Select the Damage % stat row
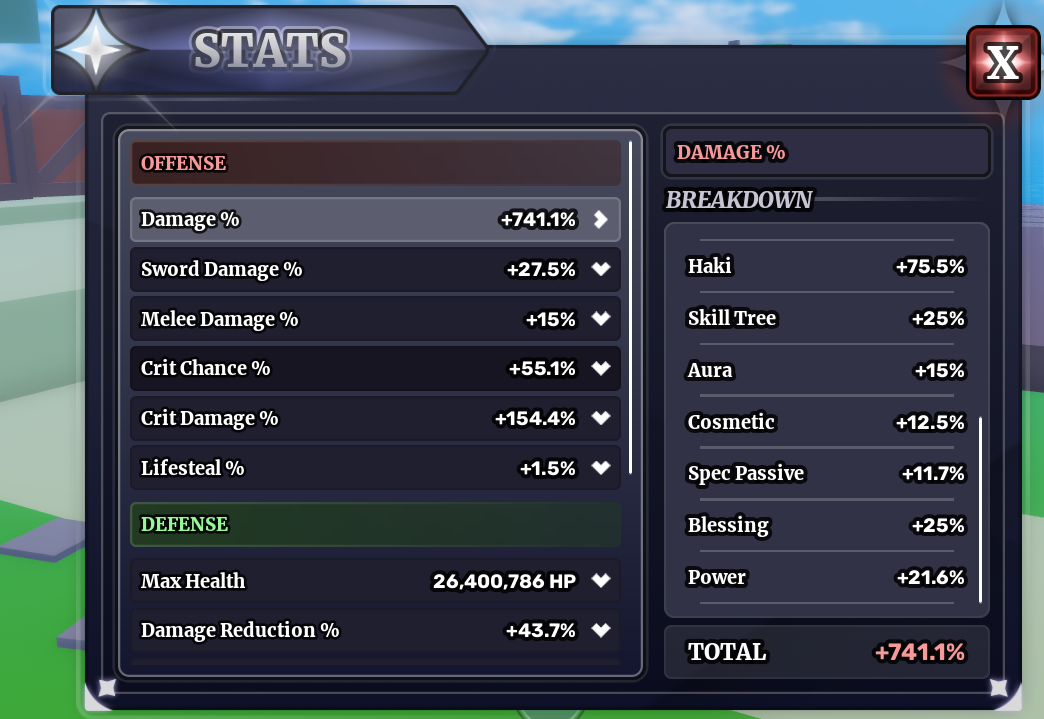 coord(375,219)
